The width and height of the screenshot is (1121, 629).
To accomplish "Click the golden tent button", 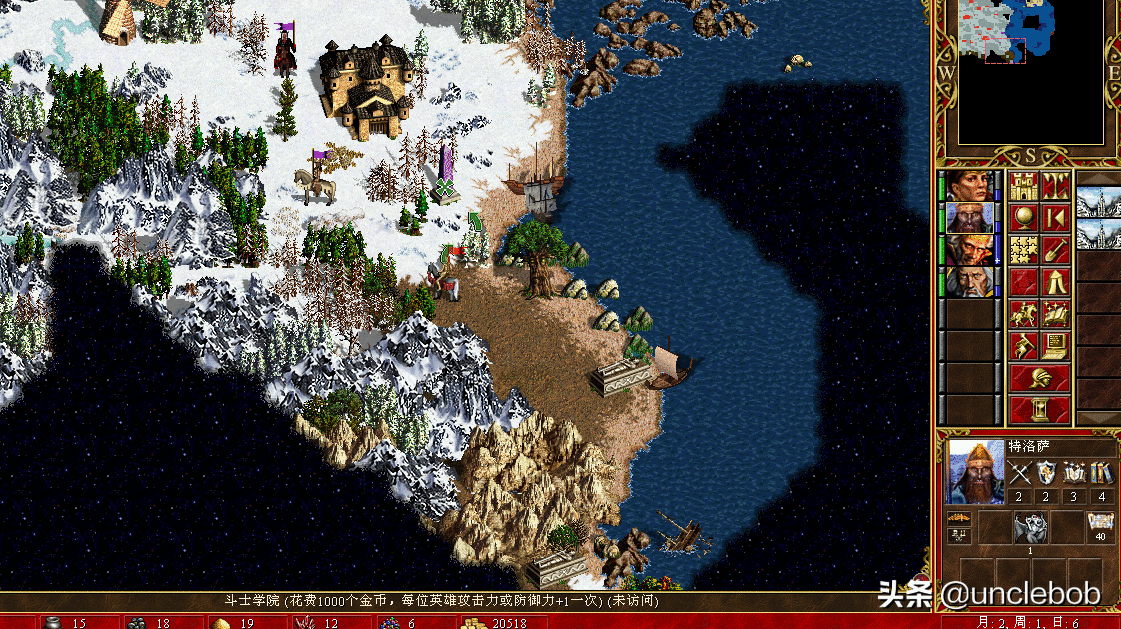I will [x=1056, y=282].
